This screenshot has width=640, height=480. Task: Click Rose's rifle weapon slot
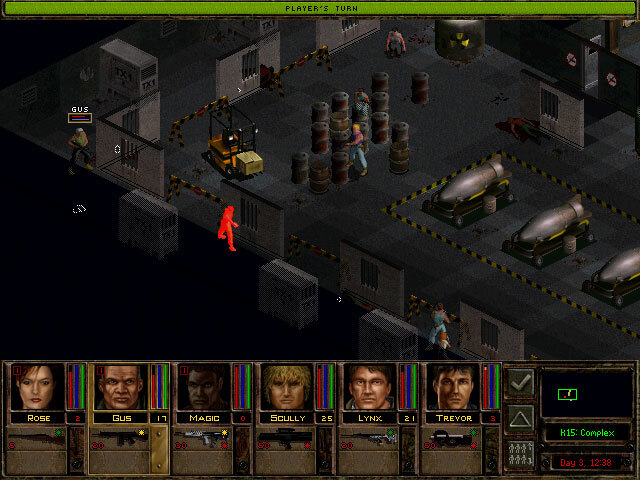37,437
